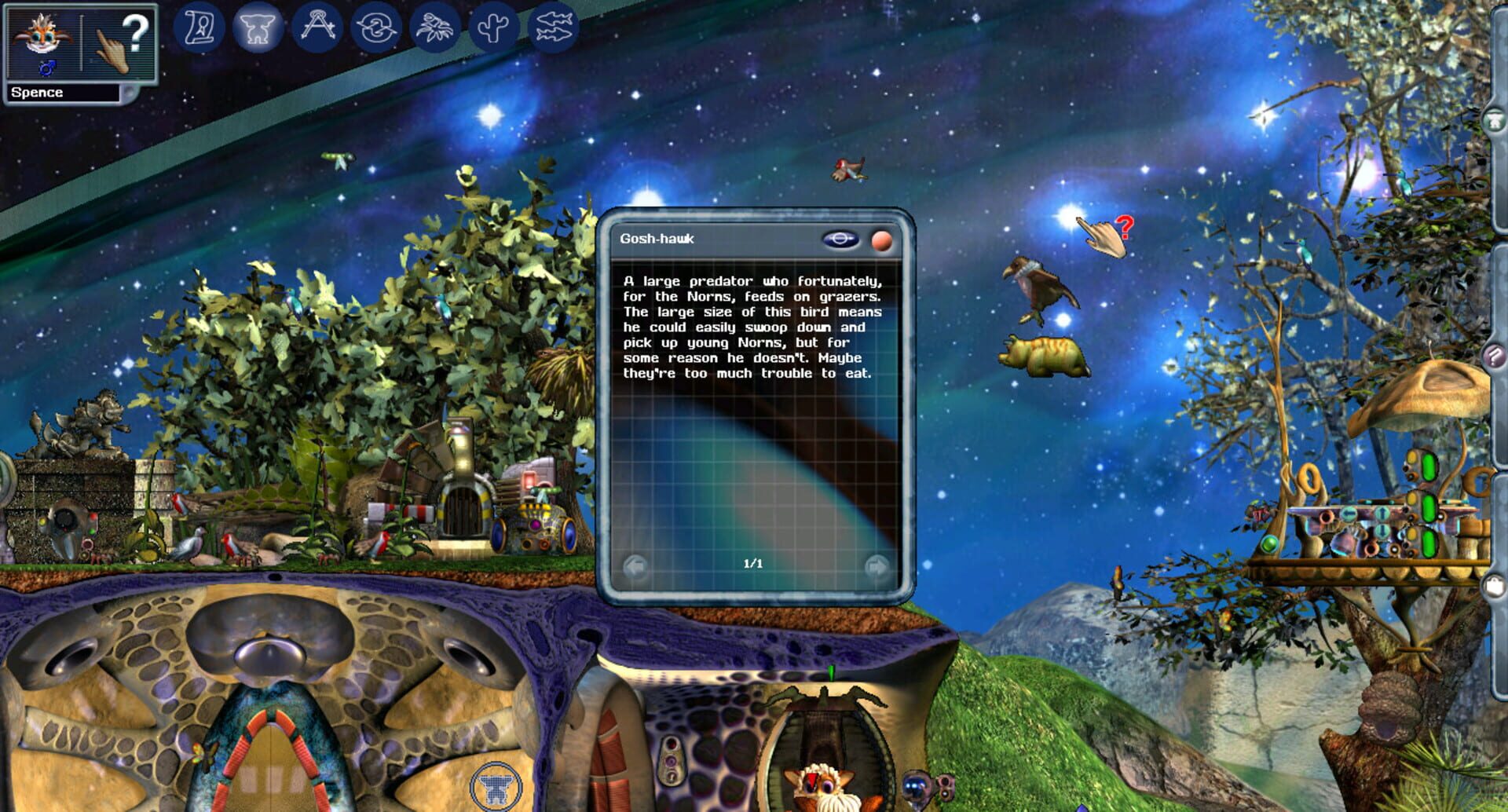Toggle speech on the Gosh-hawk info panel
Viewport: 1508px width, 812px height.
[840, 241]
